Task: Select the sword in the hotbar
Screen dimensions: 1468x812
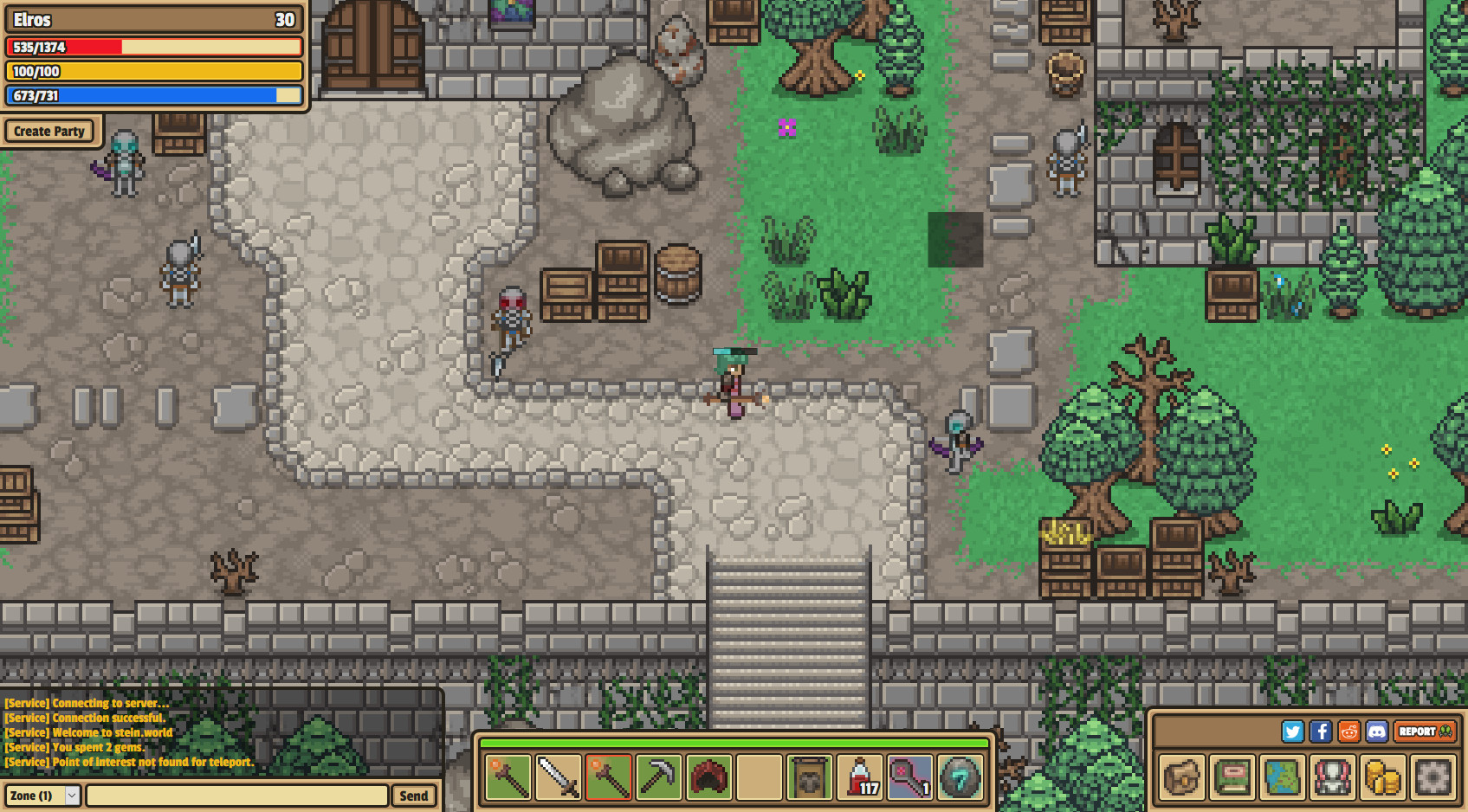Action: 559,777
